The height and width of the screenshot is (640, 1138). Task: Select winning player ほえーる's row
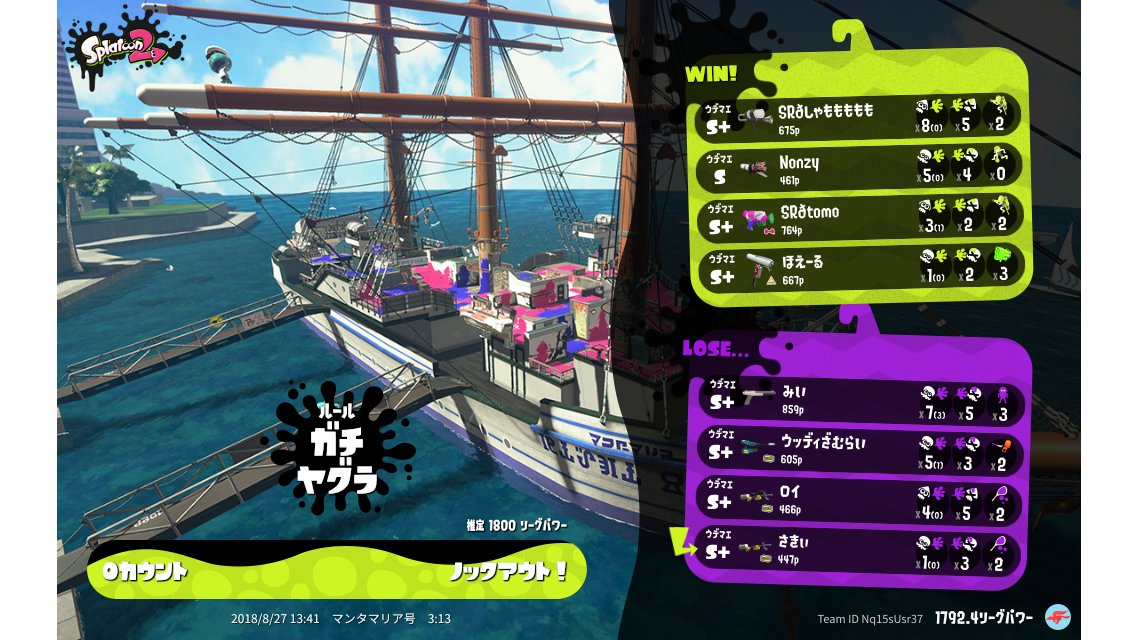pos(860,266)
